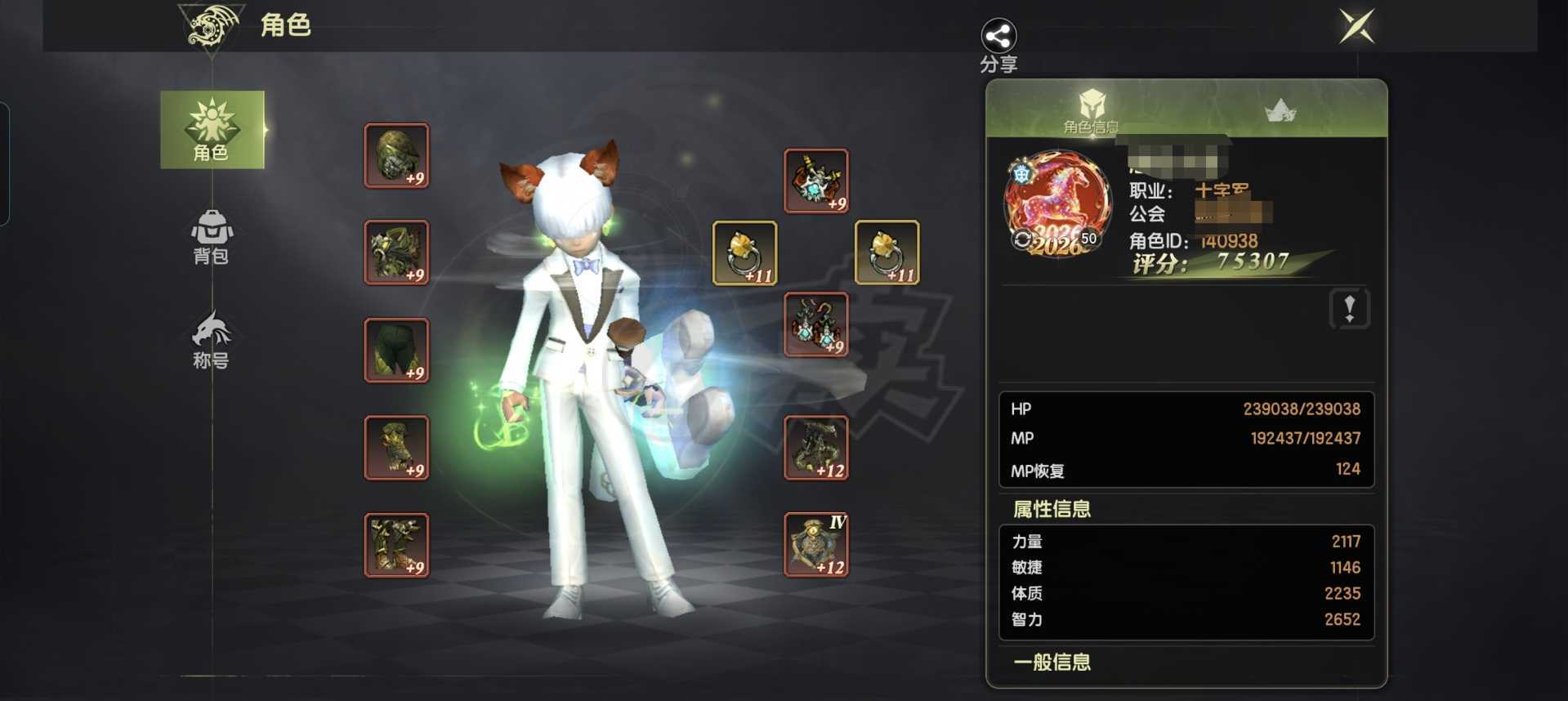Select the green pants equipment slot

(396, 350)
